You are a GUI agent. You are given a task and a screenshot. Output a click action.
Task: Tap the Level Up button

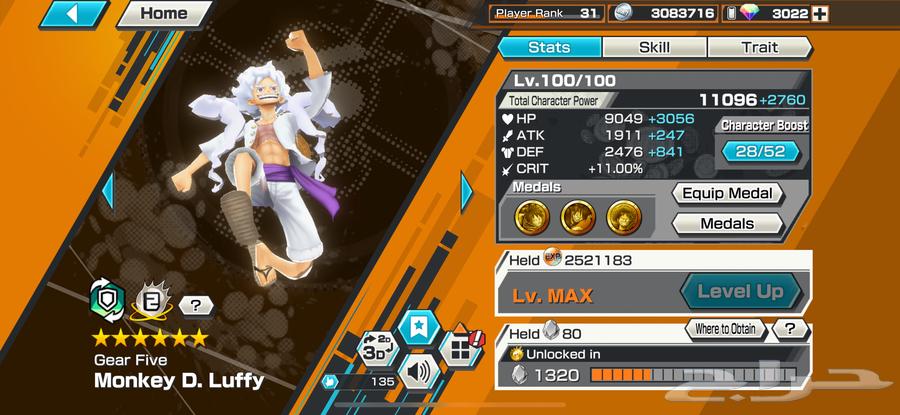(x=740, y=293)
